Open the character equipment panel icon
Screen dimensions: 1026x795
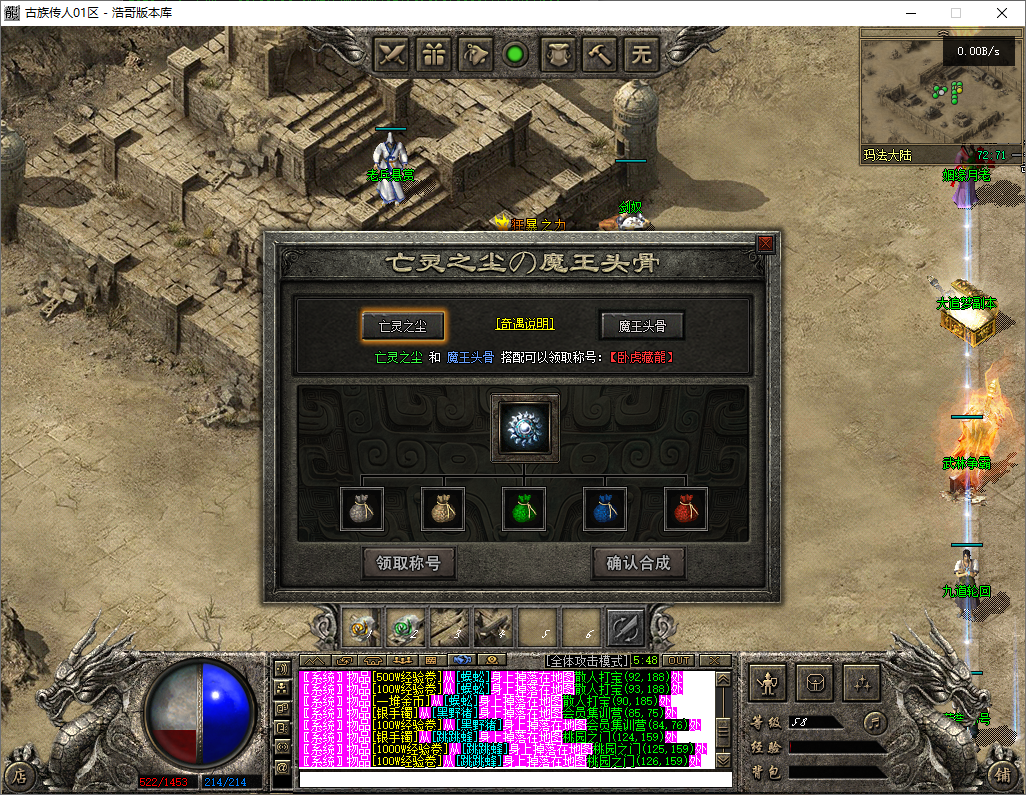767,683
